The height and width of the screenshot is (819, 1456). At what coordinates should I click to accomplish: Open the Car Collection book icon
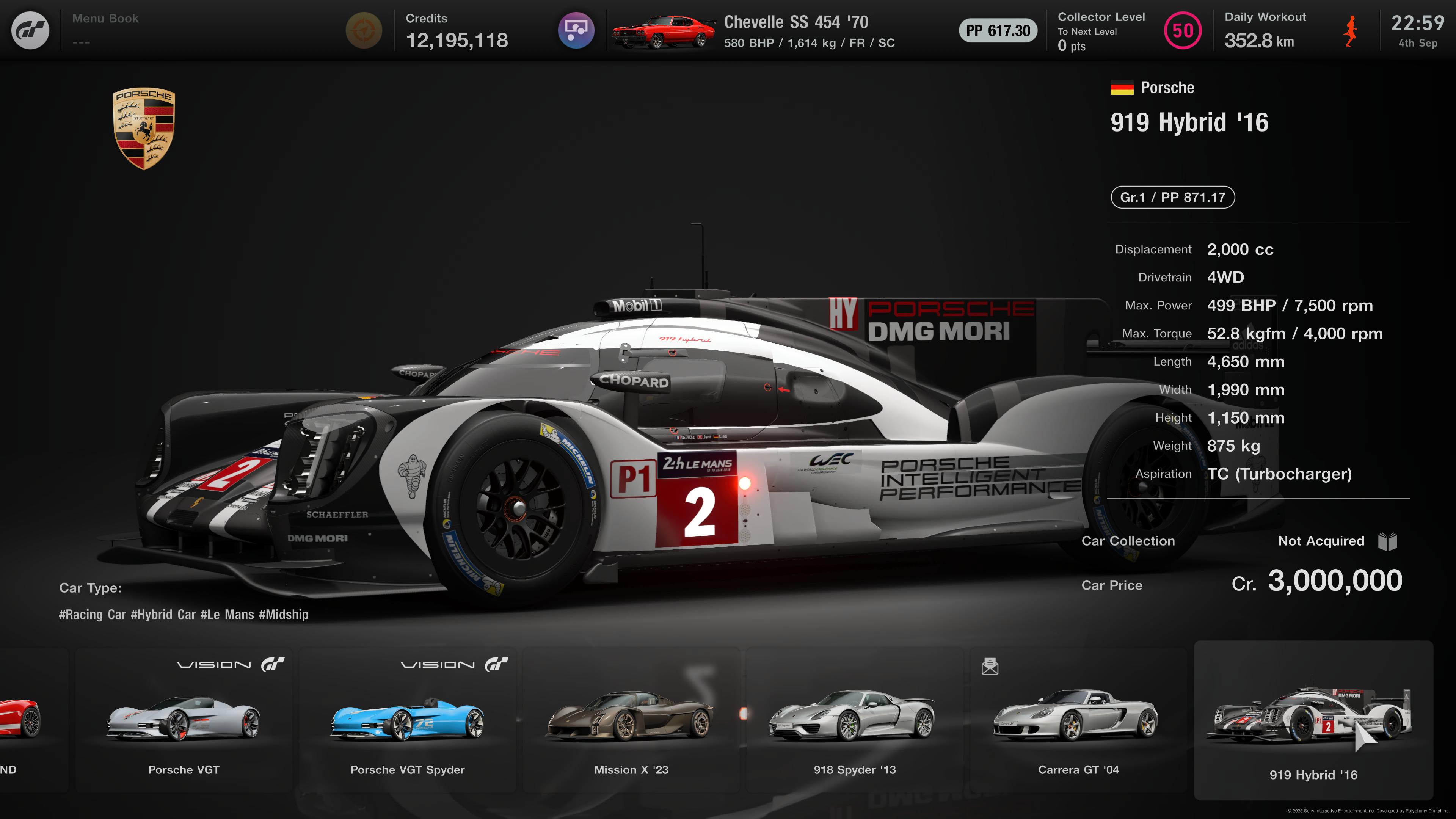[x=1388, y=541]
